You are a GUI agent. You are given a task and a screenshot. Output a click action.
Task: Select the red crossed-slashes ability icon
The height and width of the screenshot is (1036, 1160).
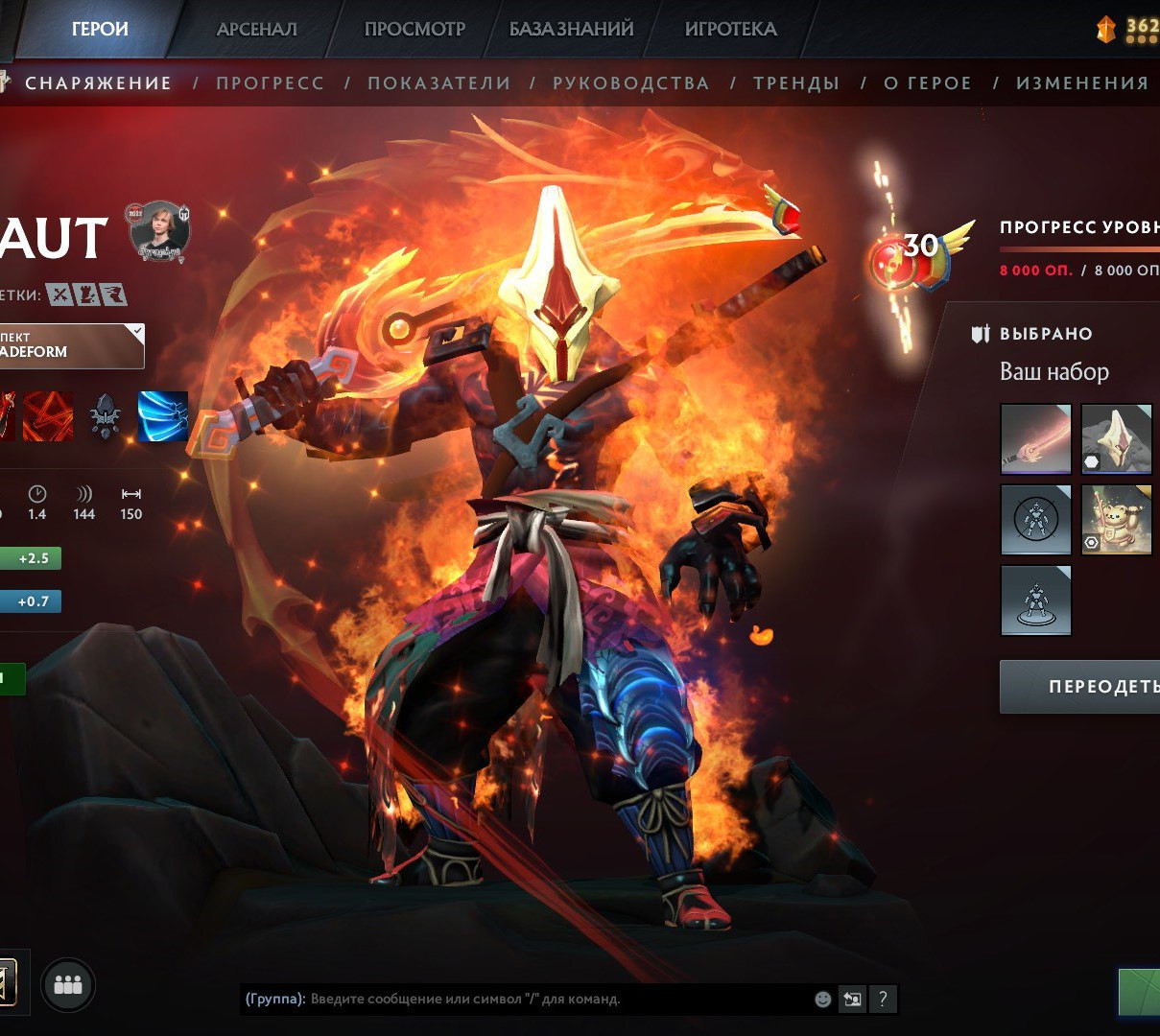tap(48, 416)
